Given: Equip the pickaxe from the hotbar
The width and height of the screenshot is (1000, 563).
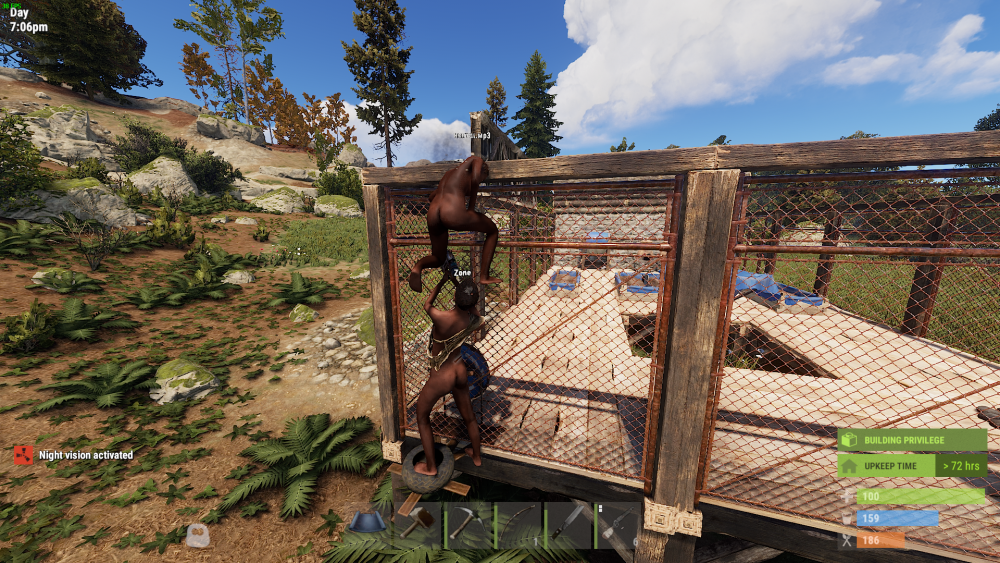Looking at the screenshot, I should tap(468, 524).
